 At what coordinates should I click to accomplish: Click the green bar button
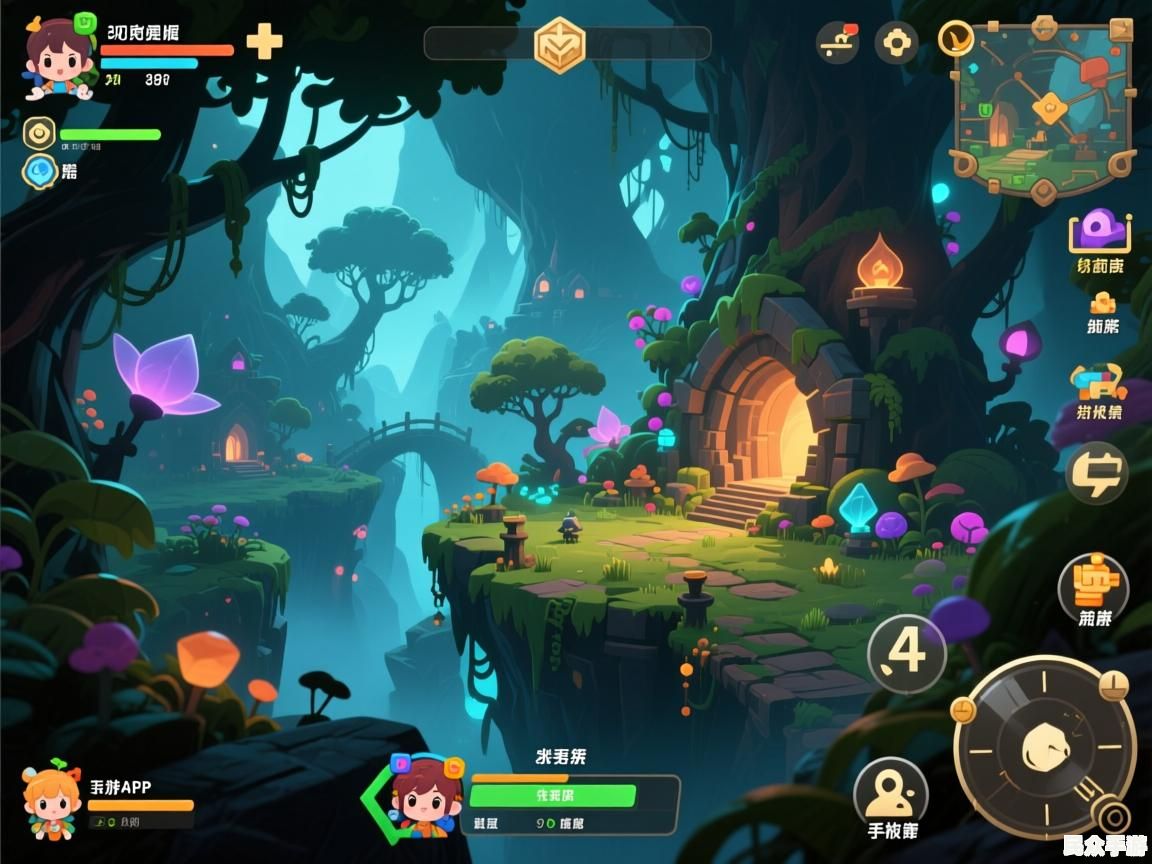coord(552,796)
